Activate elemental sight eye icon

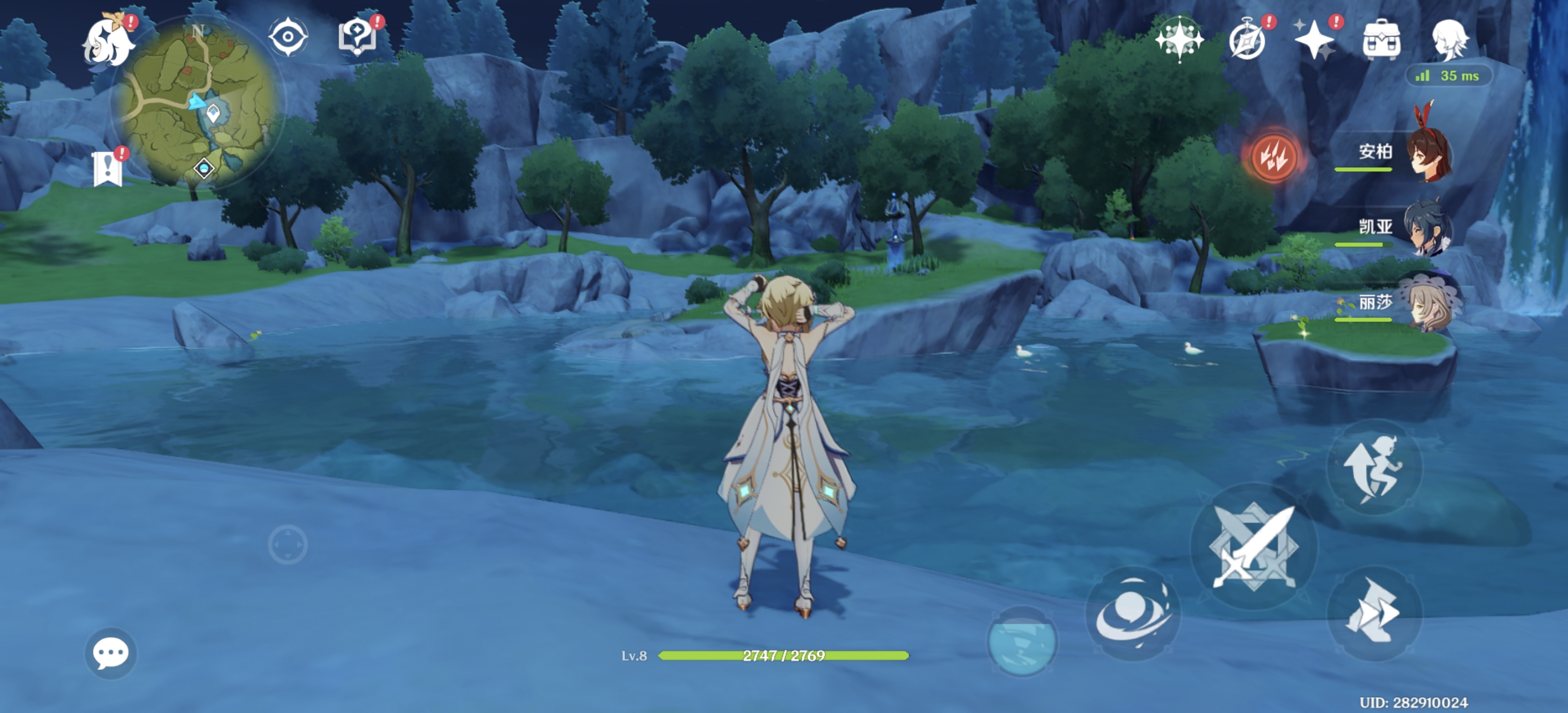(x=288, y=37)
